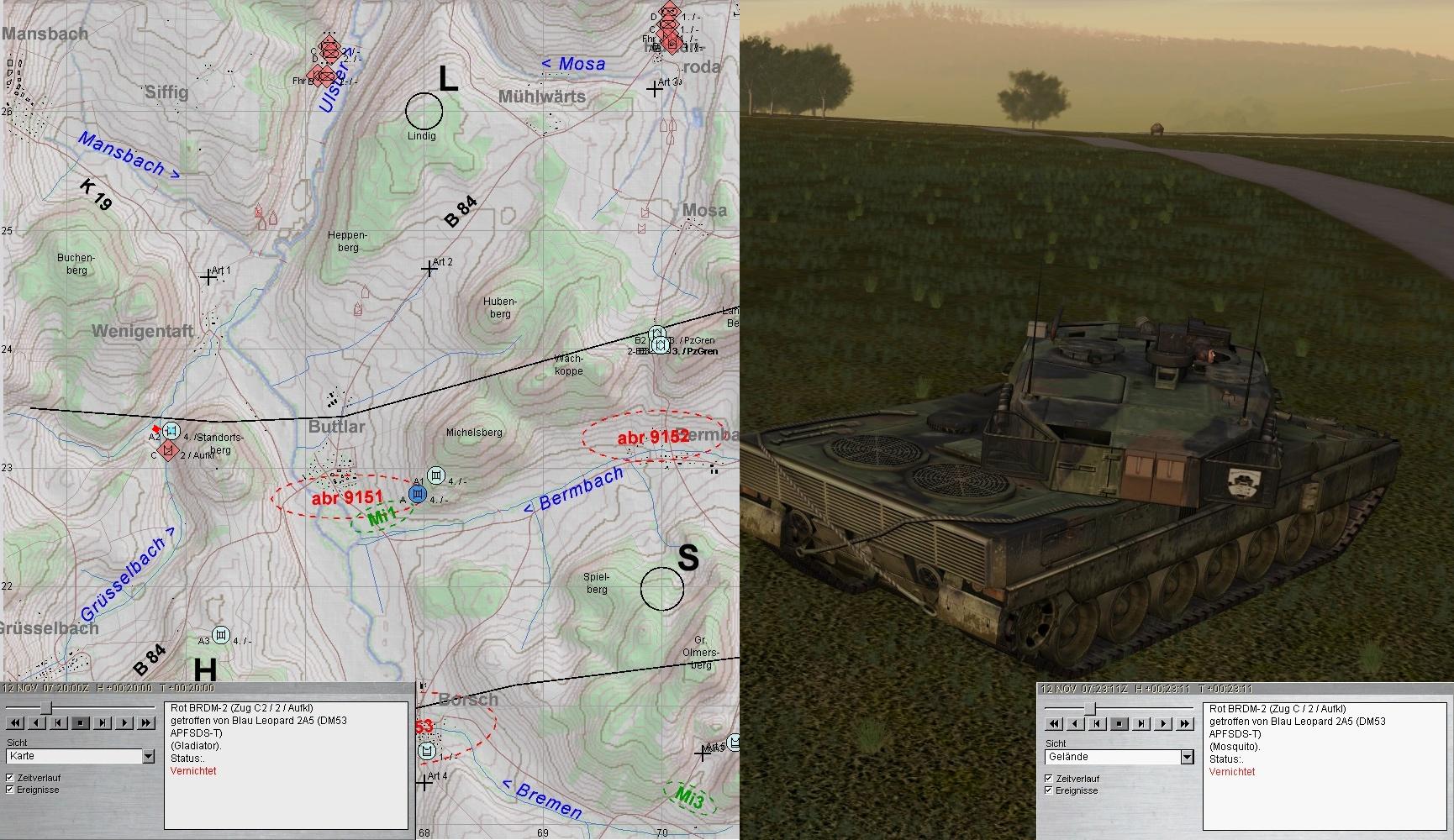Skip to next event in Karte panel
This screenshot has width=1454, height=840.
103,722
